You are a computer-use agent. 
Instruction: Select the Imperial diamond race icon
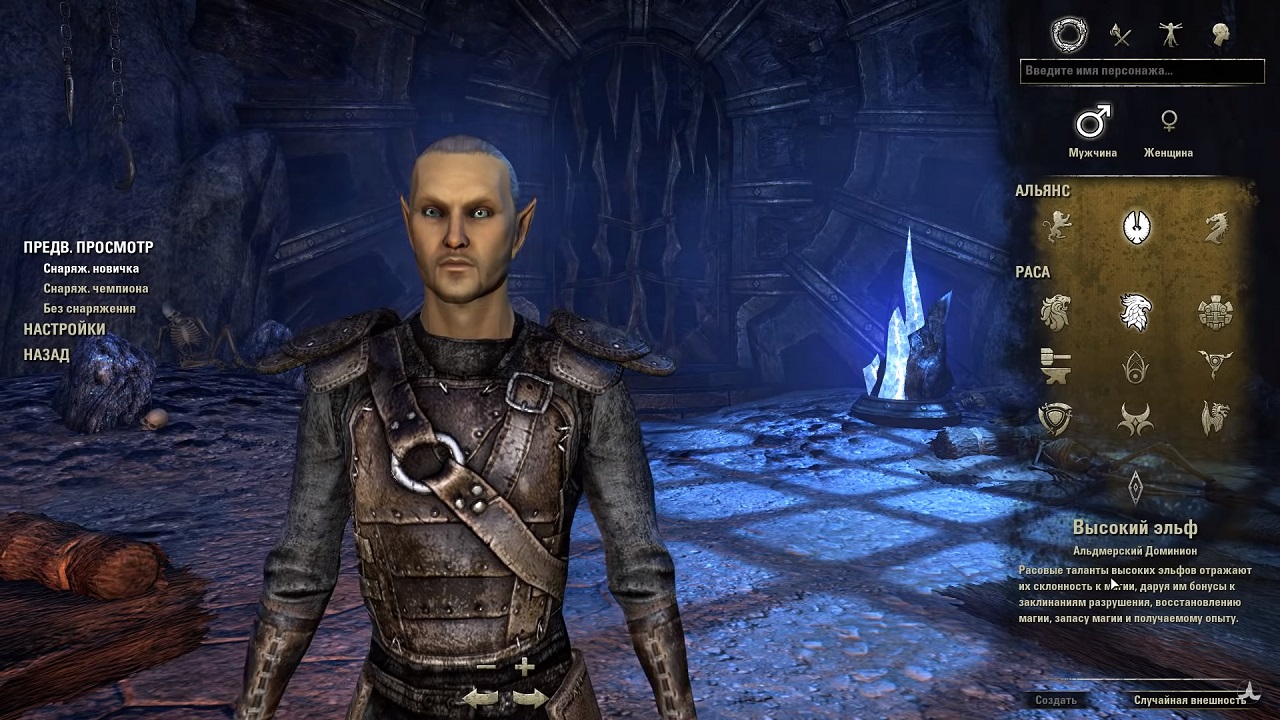pyautogui.click(x=1136, y=486)
